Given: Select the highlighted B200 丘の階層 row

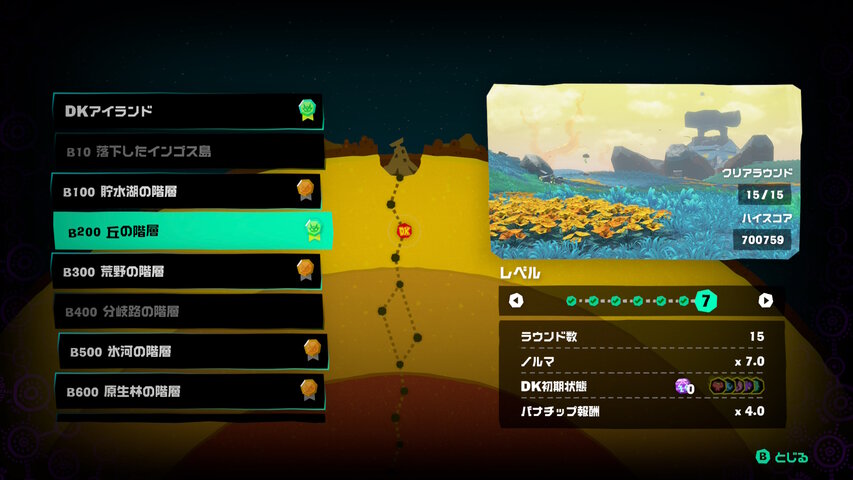Looking at the screenshot, I should point(192,232).
